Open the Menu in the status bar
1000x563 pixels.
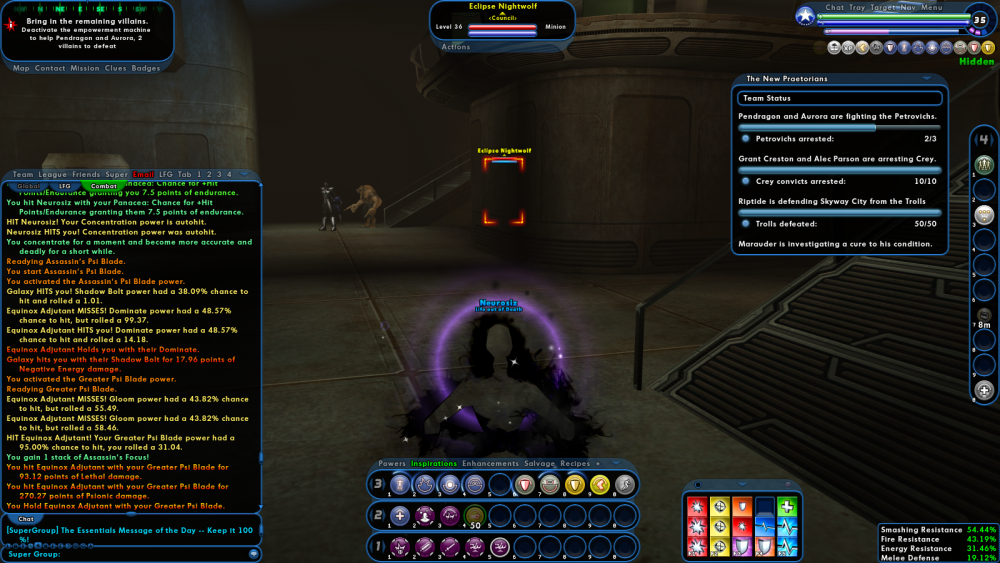932,7
